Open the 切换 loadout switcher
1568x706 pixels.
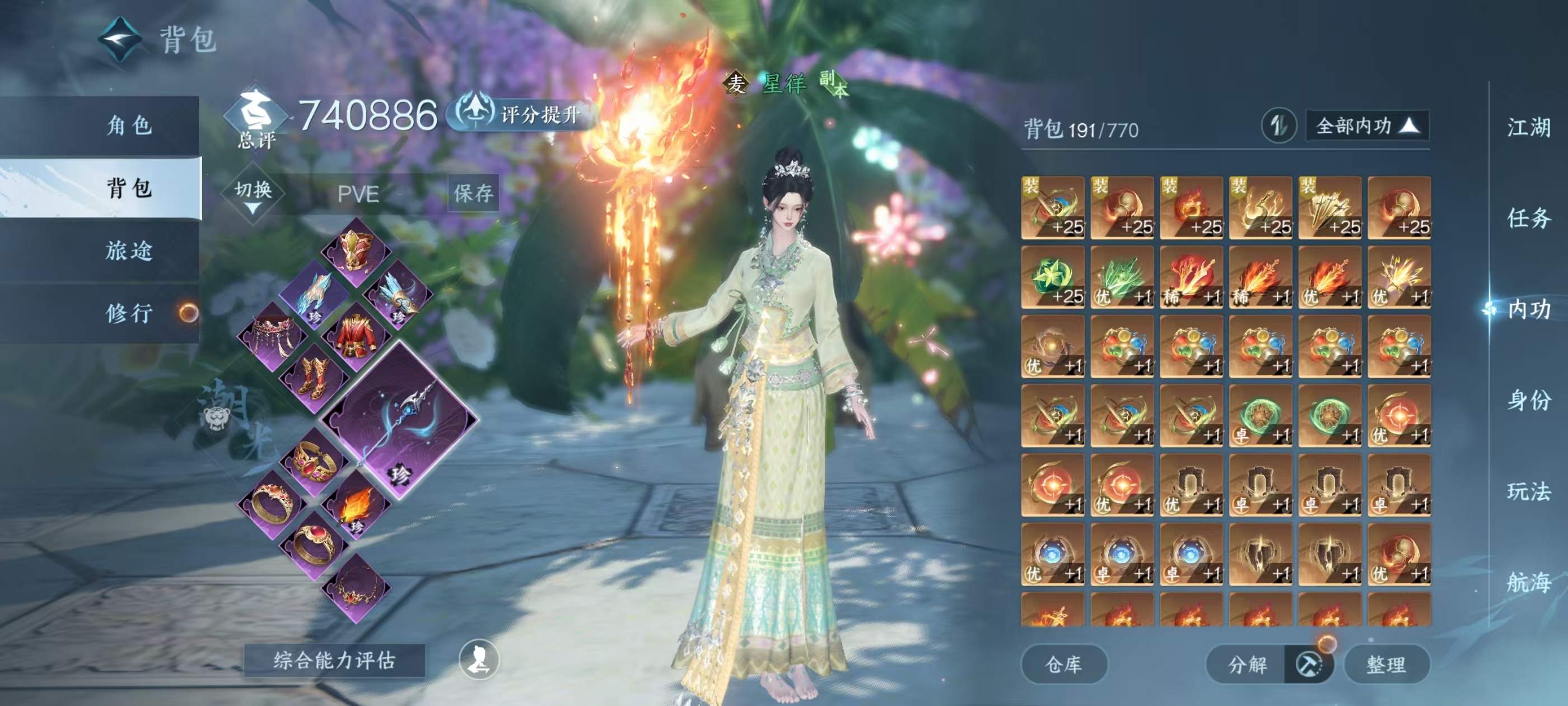253,194
